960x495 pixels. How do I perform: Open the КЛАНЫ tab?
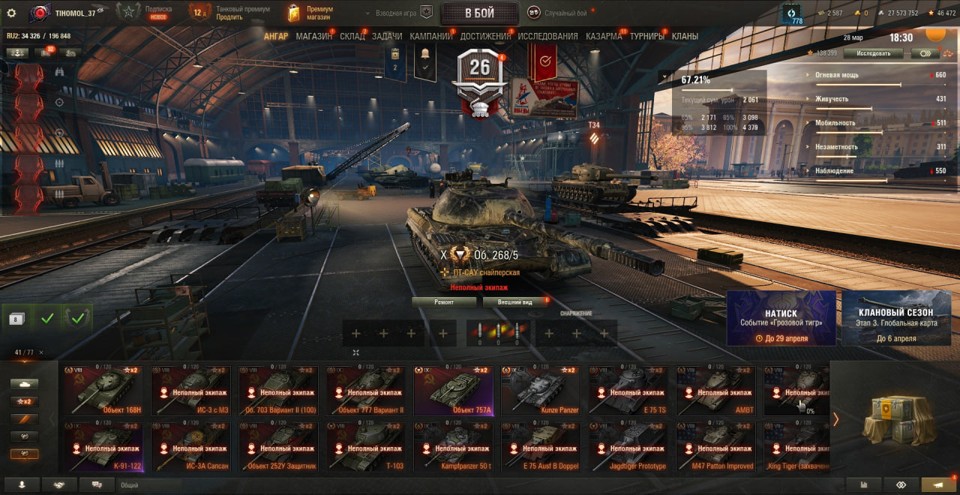point(685,36)
